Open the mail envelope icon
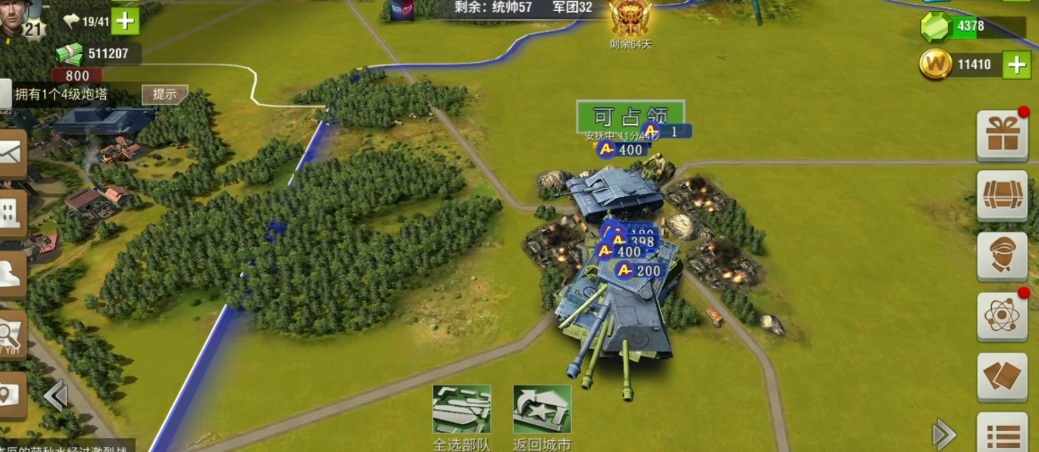 (11, 153)
